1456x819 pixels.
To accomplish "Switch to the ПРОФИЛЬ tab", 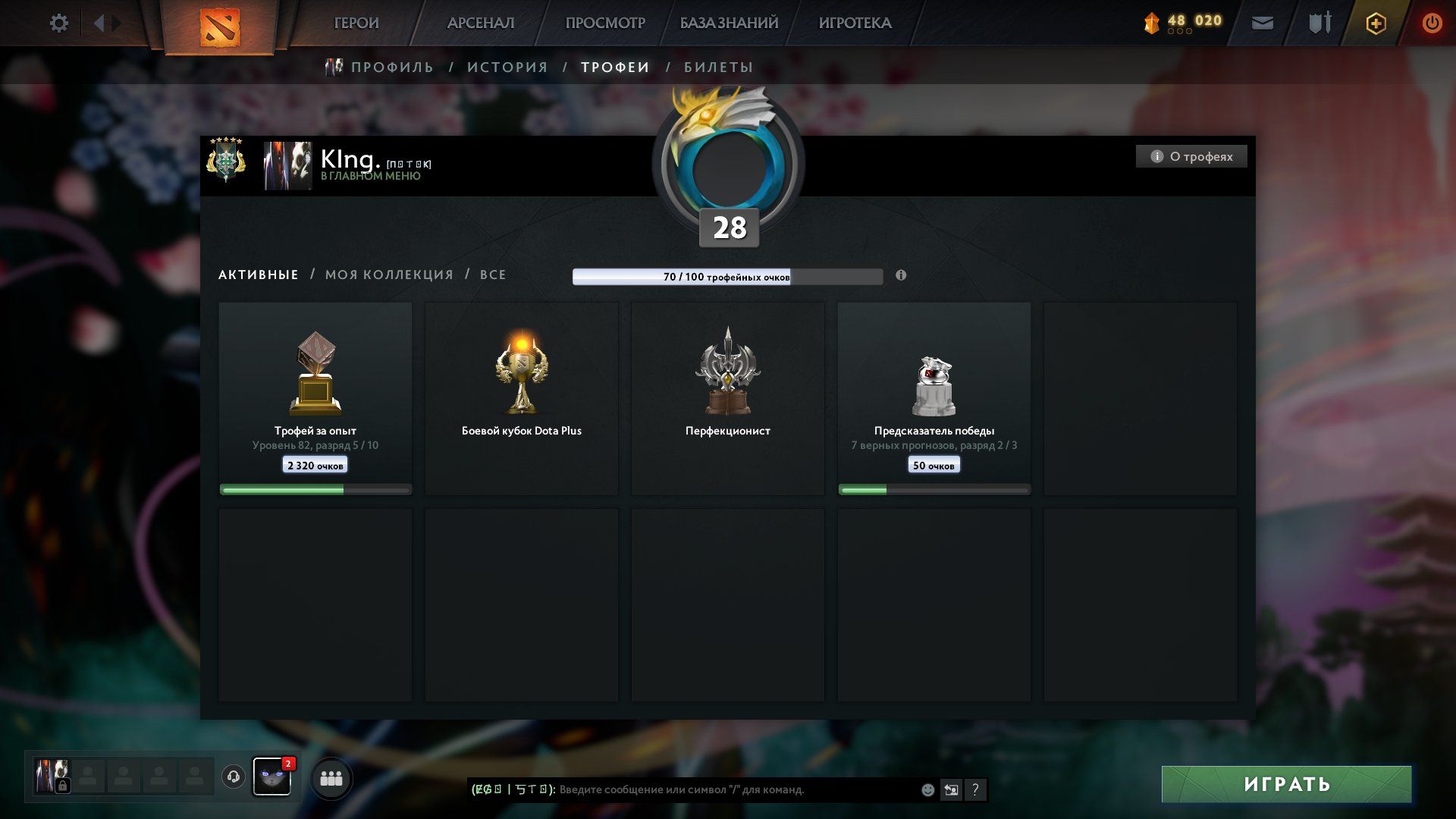I will click(x=392, y=67).
